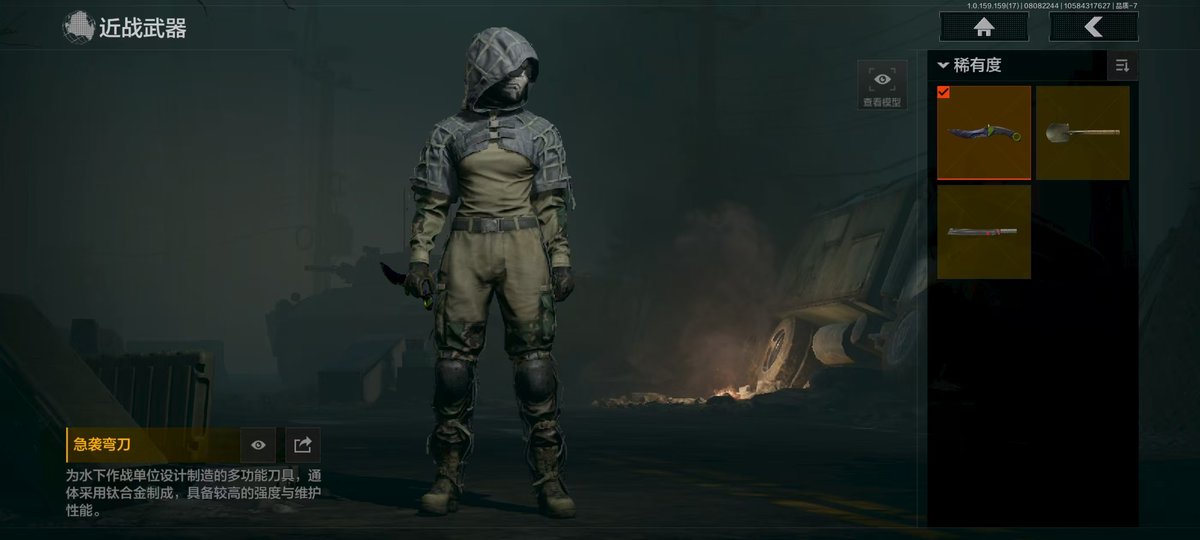The image size is (1200, 540).
Task: Click the 查看模型 view model button
Action: (x=882, y=86)
